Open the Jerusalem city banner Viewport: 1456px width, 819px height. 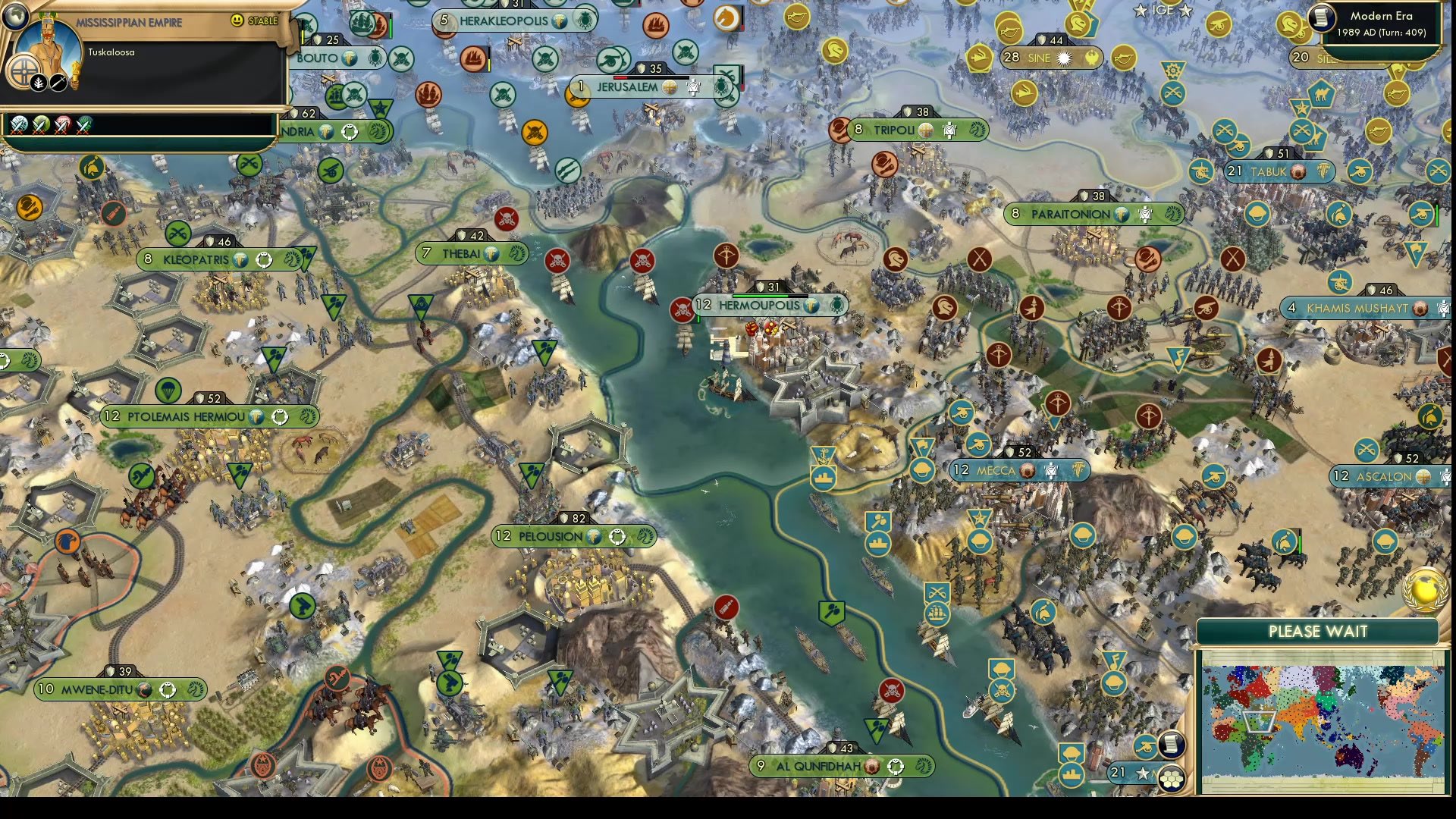629,87
